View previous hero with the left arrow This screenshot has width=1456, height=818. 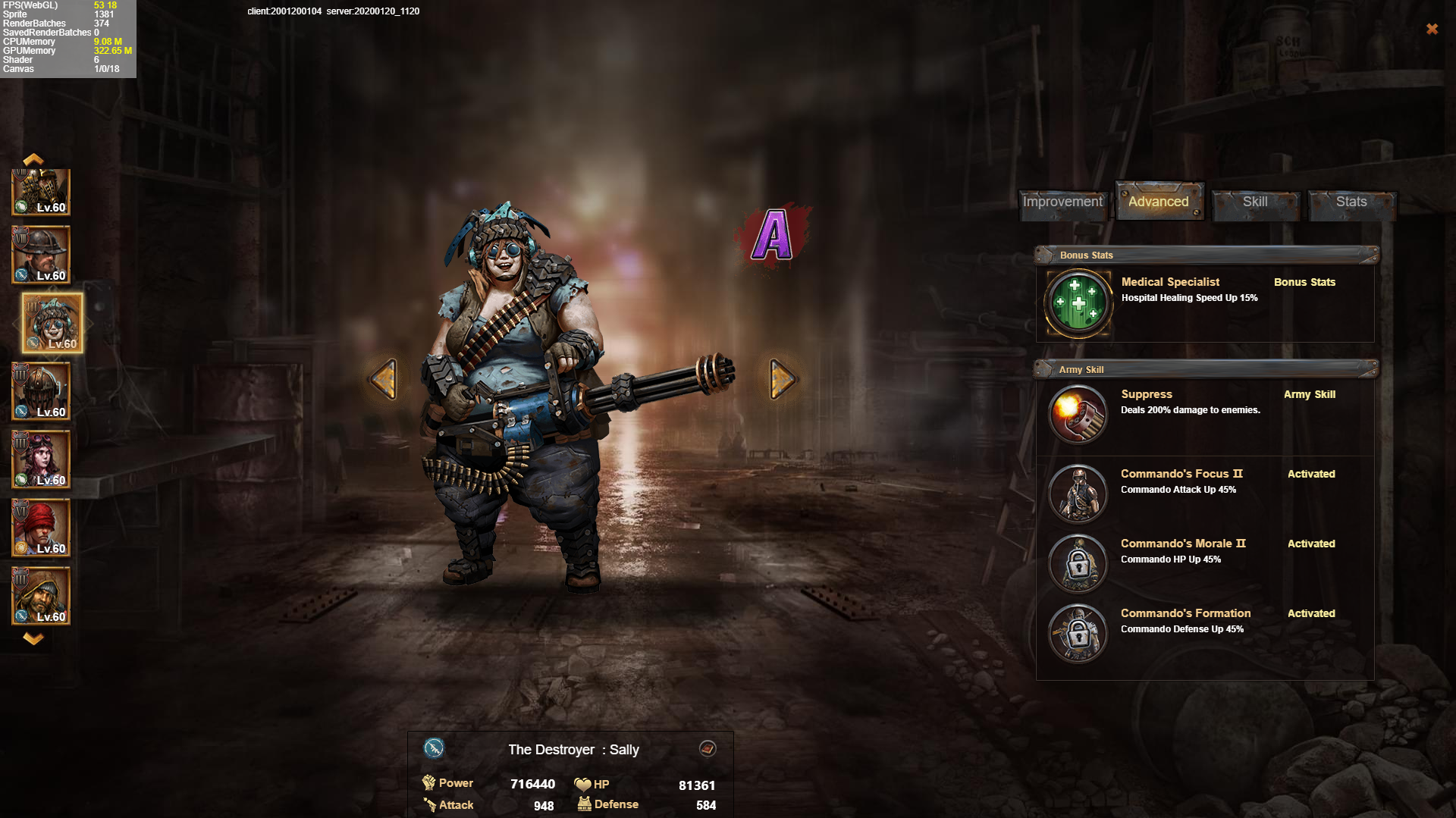pos(384,378)
